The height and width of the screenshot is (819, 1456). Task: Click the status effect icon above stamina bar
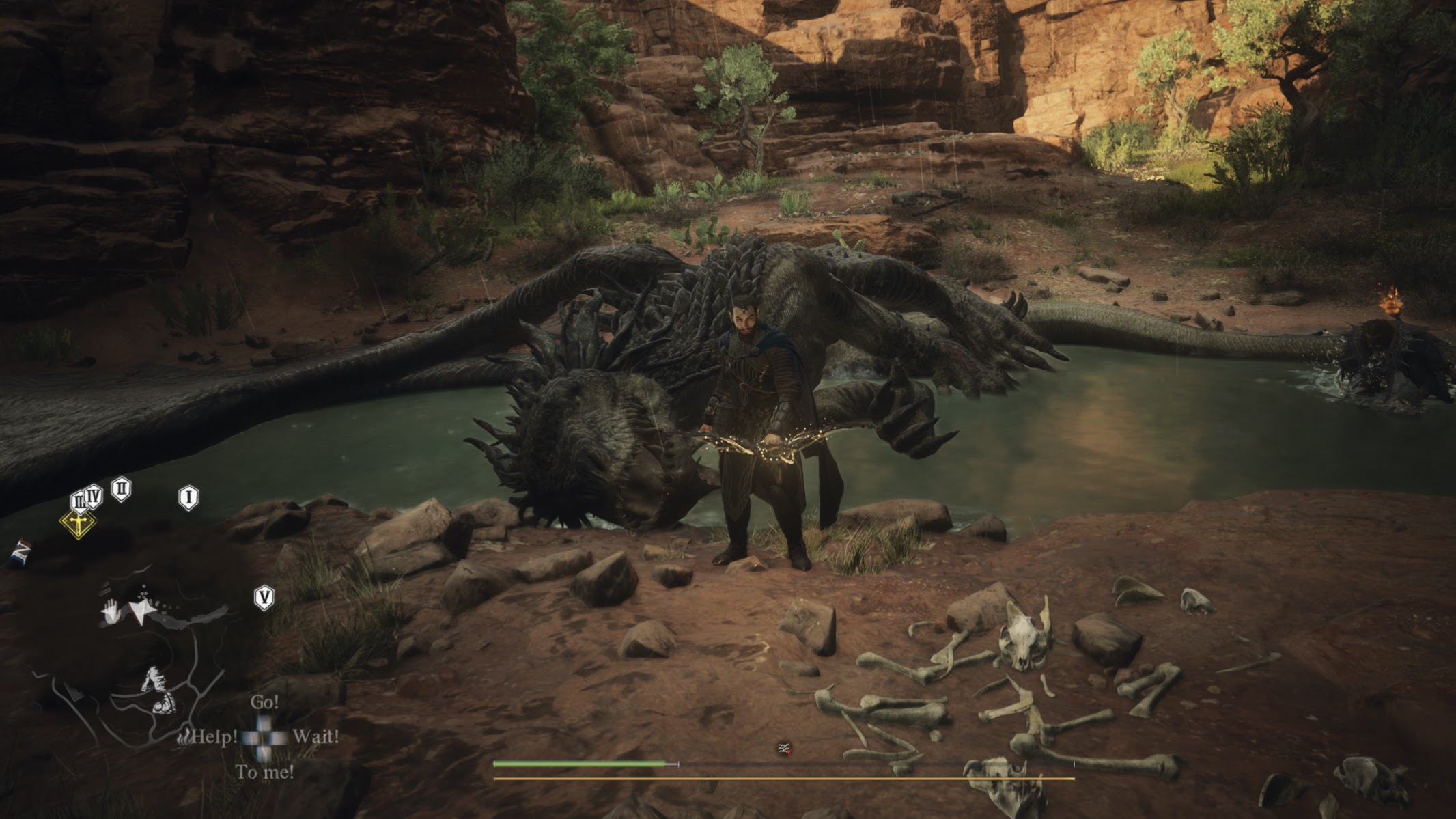tap(784, 749)
